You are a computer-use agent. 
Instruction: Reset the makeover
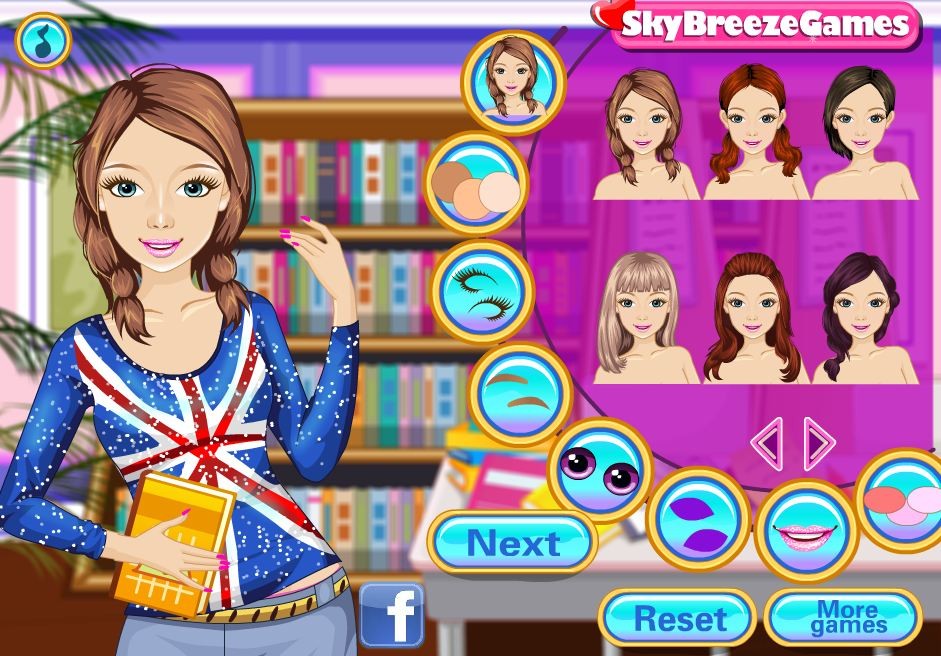(x=679, y=618)
